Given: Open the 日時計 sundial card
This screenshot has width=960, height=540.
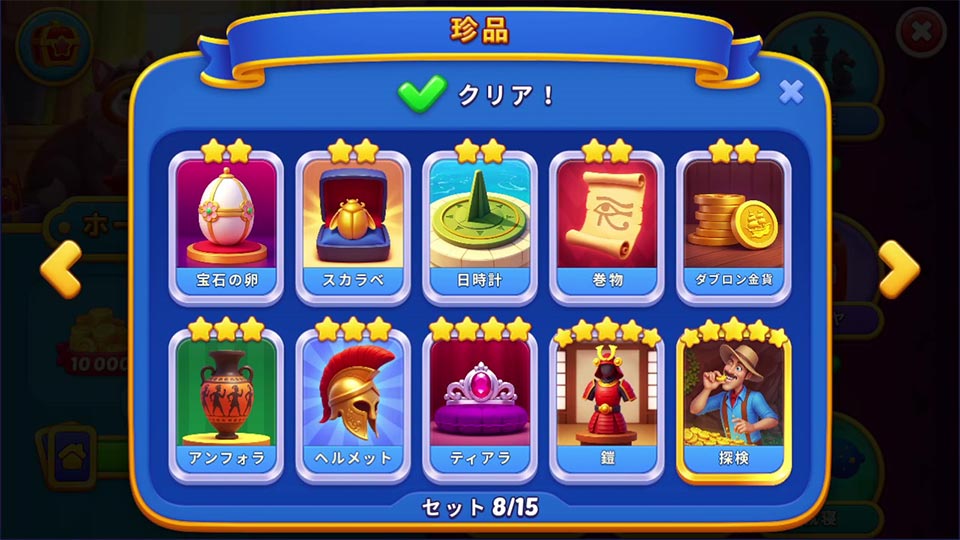Looking at the screenshot, I should 480,225.
